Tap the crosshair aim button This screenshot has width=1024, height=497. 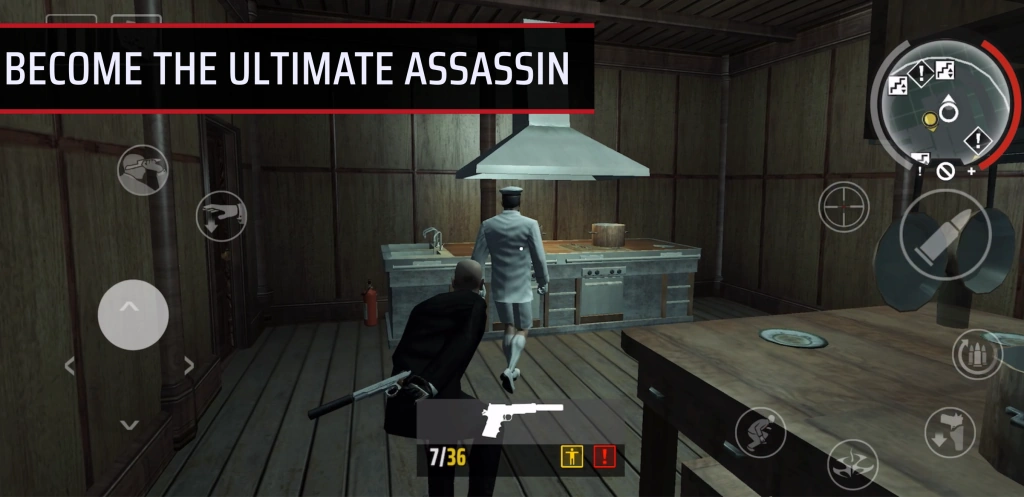[844, 207]
